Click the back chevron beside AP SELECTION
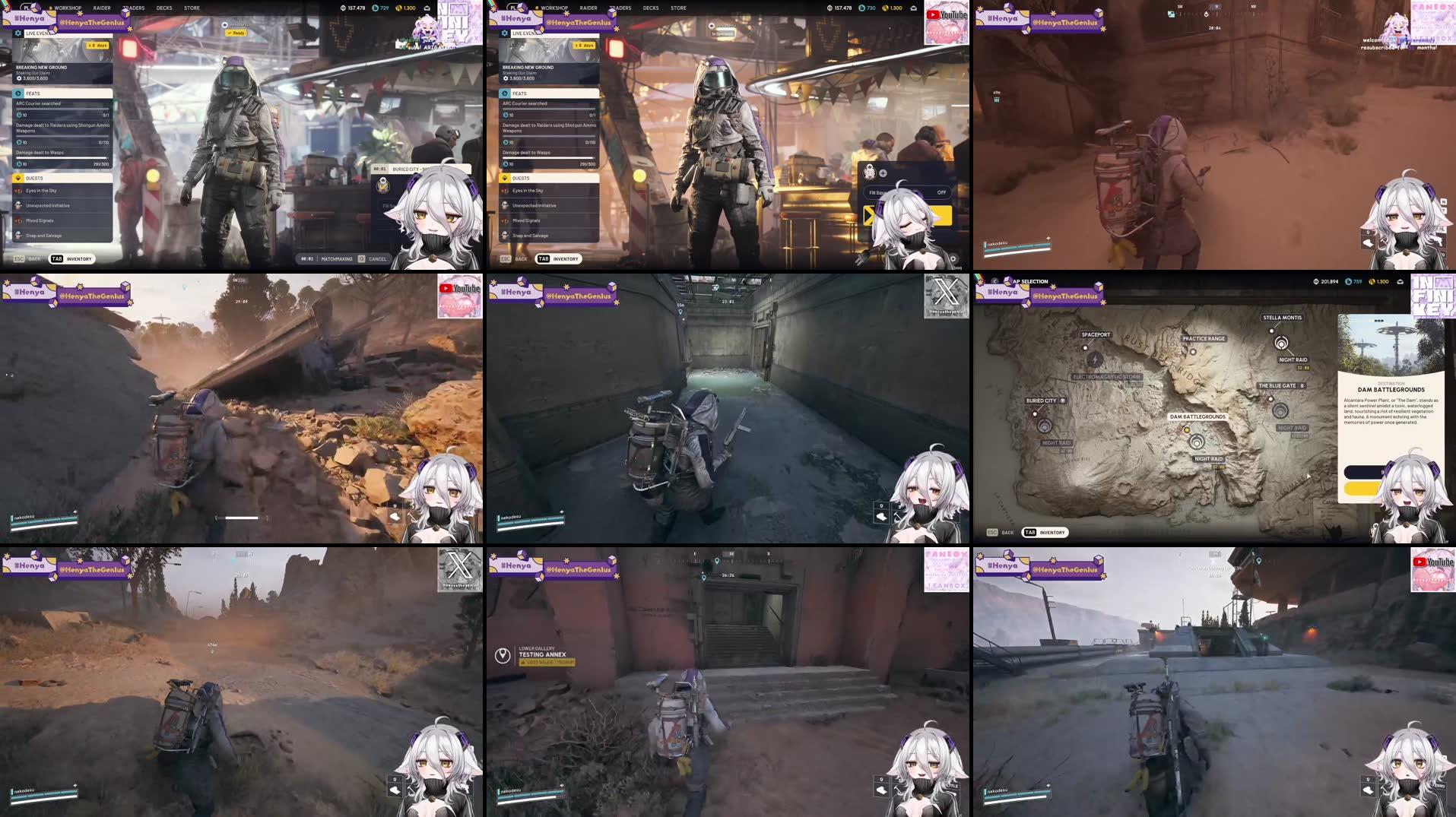 coord(994,281)
